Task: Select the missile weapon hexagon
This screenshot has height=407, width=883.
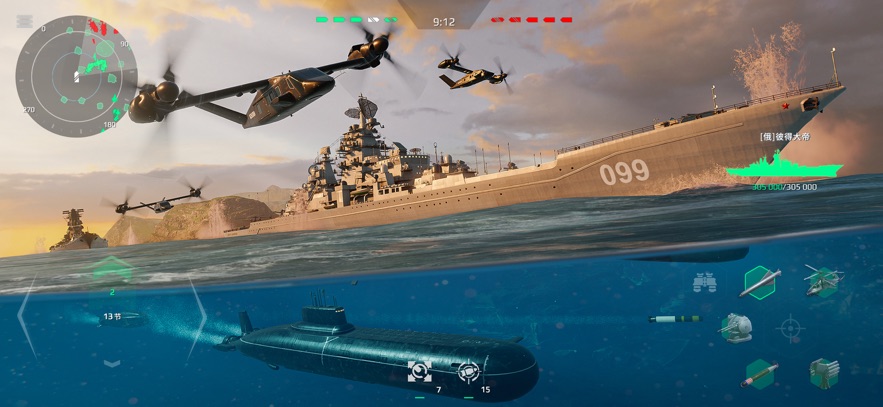Action: [760, 282]
